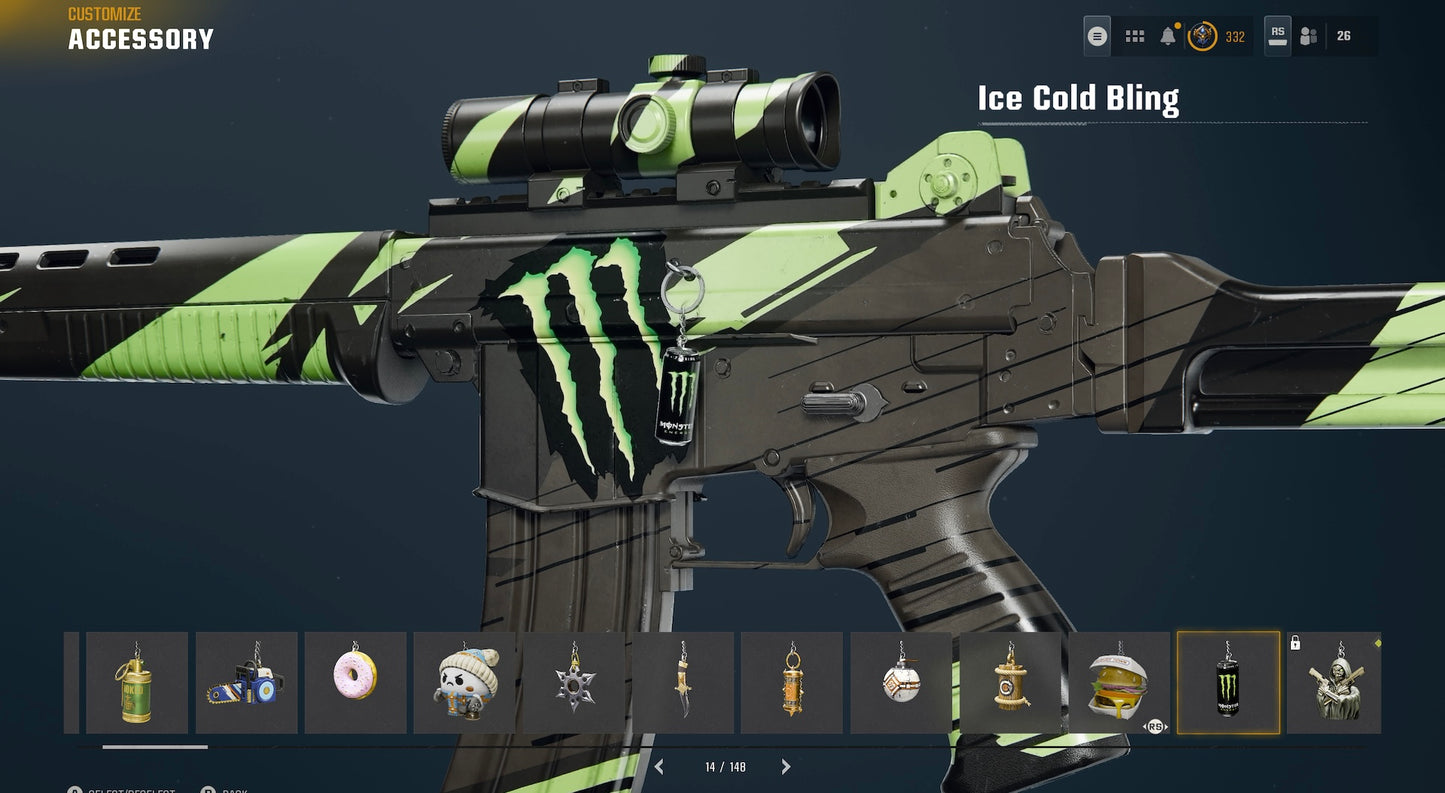This screenshot has height=793, width=1445.
Task: Open the friends list icon
Action: (1308, 37)
